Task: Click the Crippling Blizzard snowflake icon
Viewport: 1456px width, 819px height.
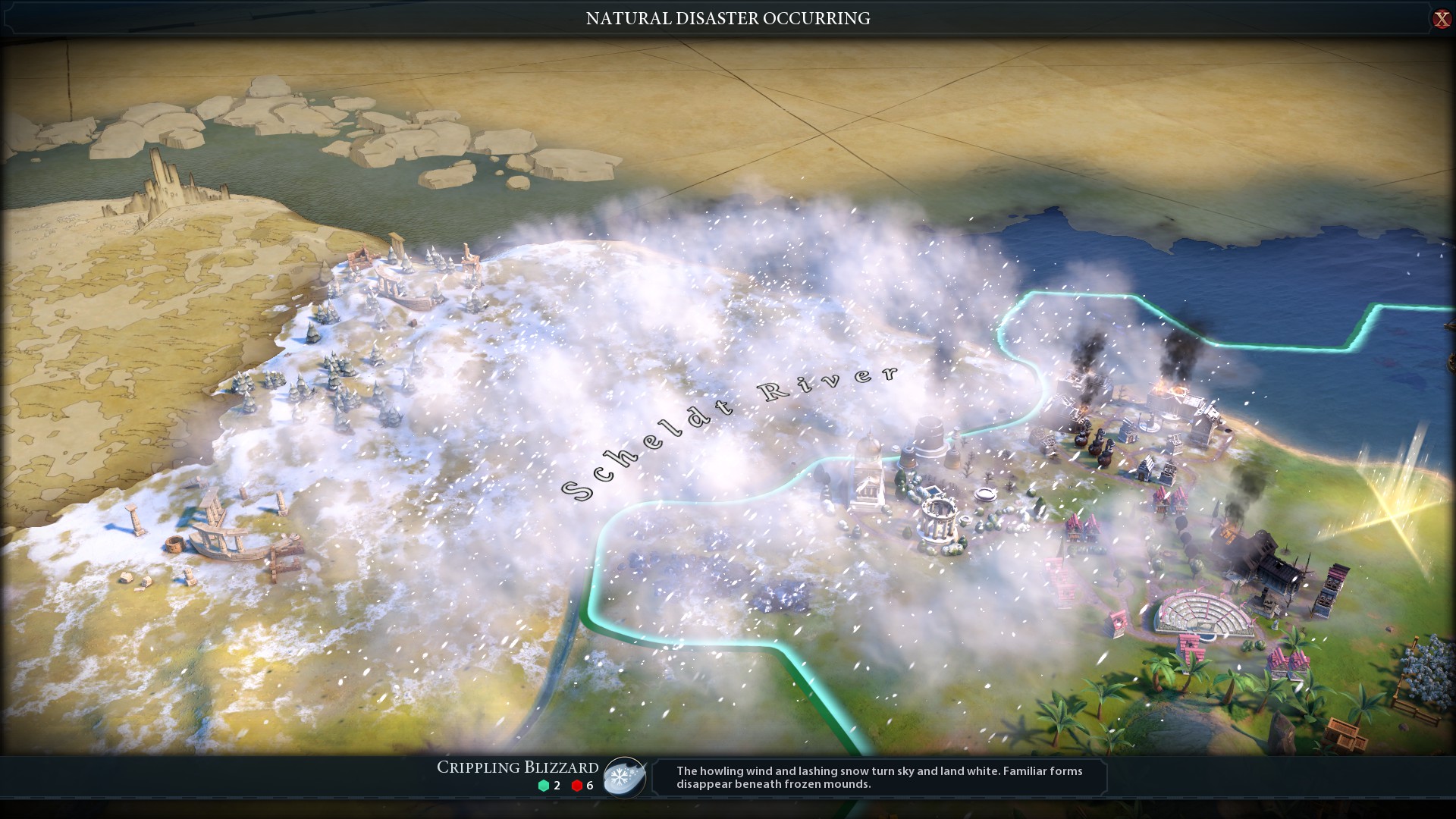Action: point(624,777)
